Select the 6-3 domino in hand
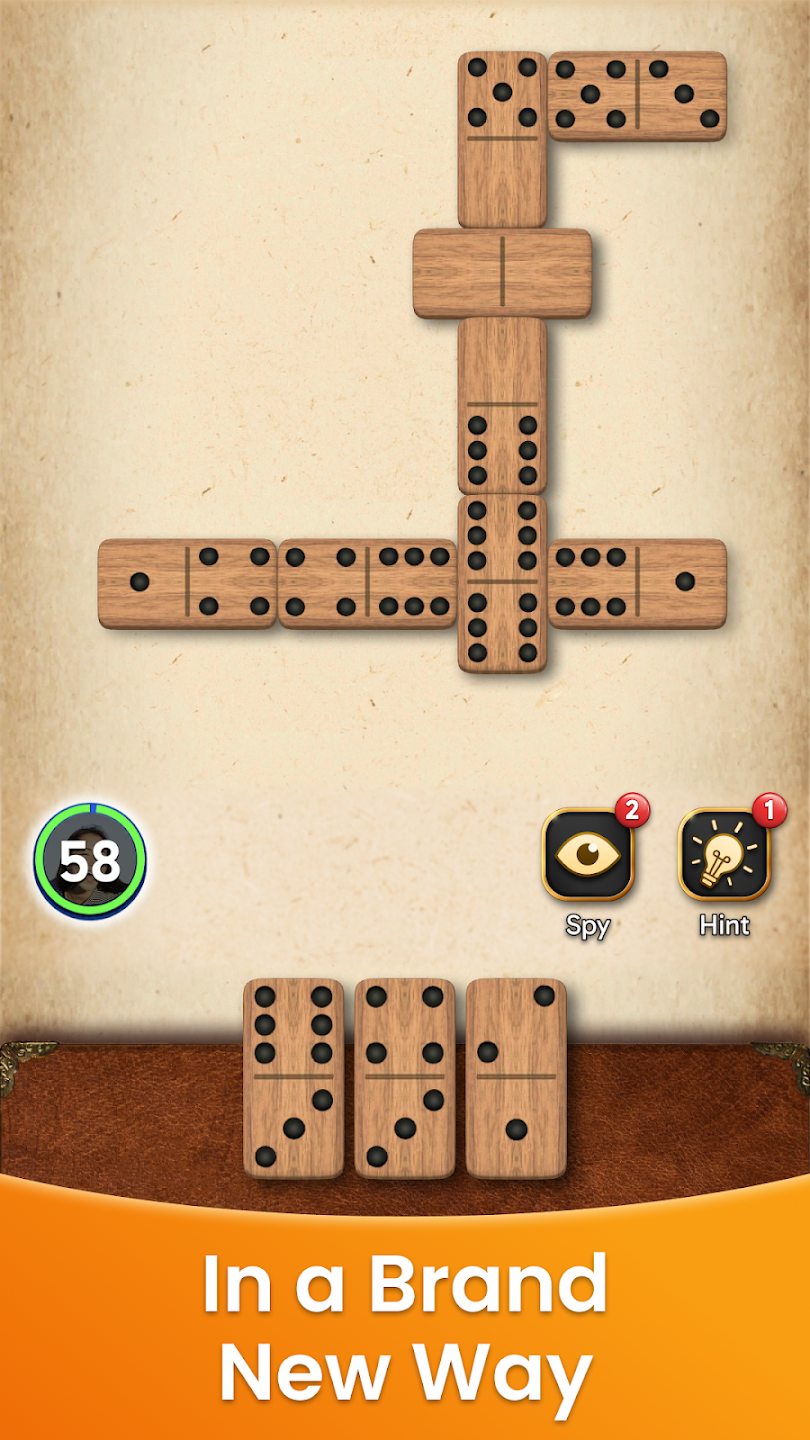This screenshot has width=810, height=1440. tap(293, 1077)
